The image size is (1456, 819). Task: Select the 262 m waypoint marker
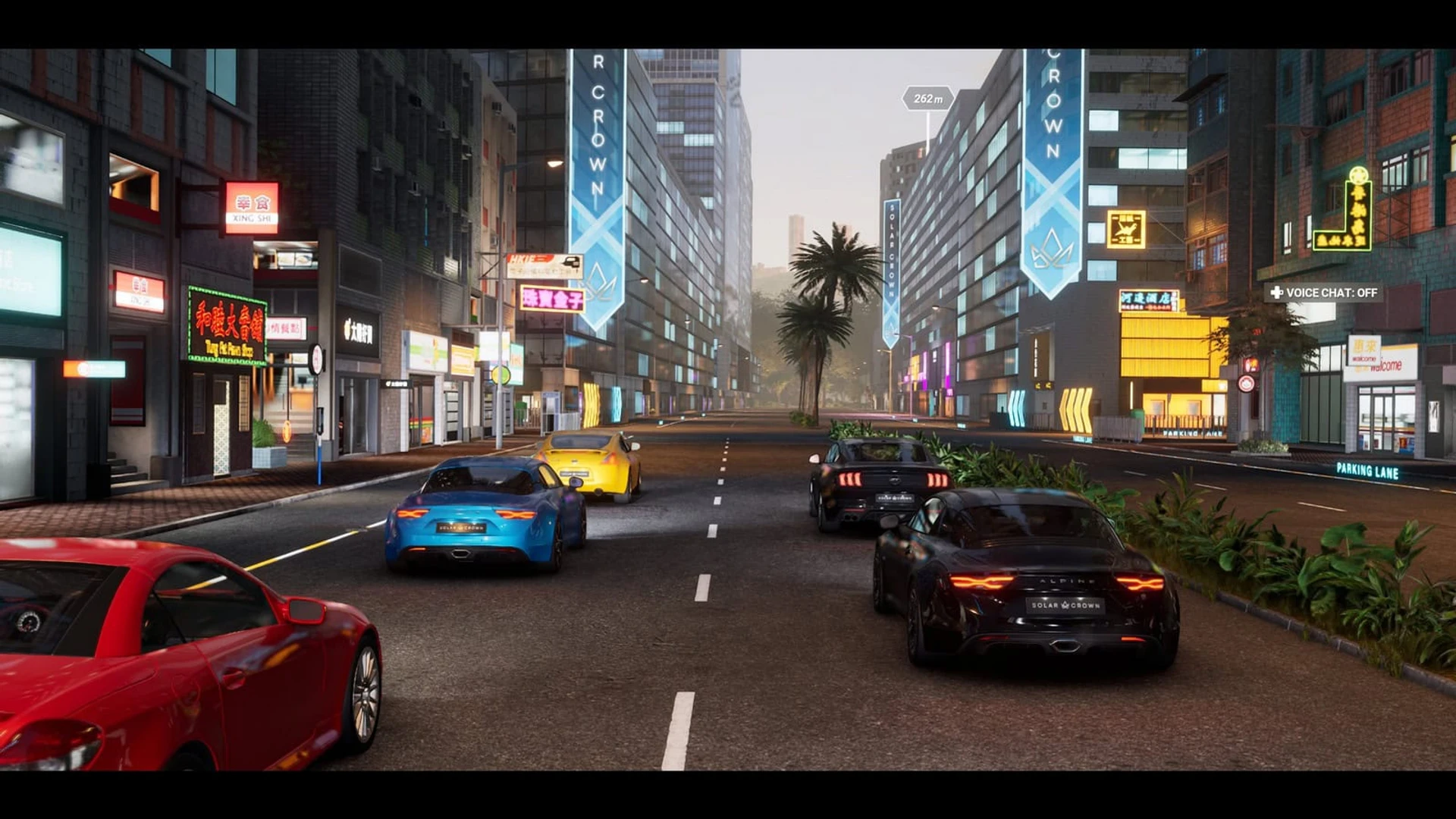927,99
